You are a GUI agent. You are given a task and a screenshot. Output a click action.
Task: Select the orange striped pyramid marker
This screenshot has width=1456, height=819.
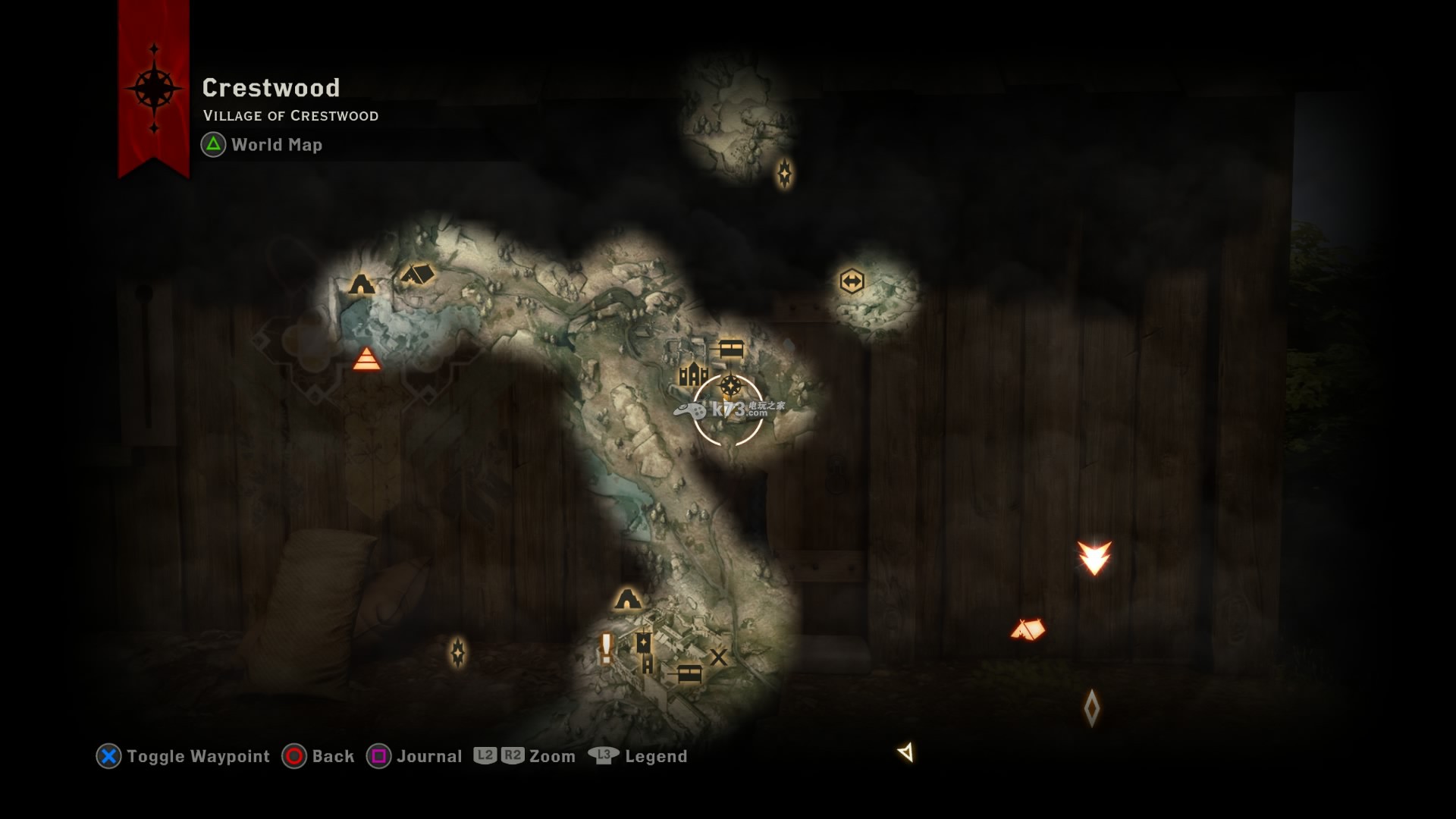(367, 359)
